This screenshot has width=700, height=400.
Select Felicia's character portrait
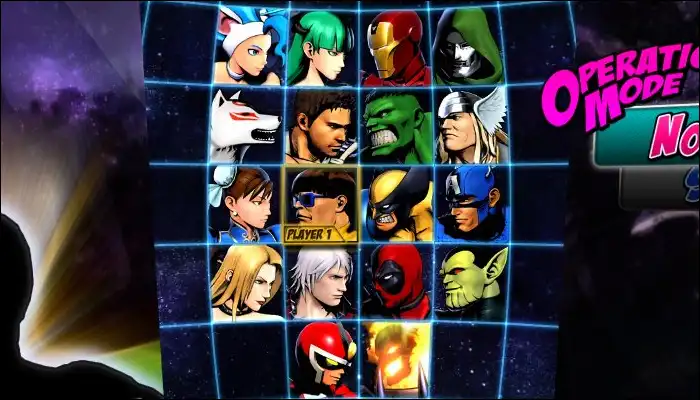pos(248,48)
